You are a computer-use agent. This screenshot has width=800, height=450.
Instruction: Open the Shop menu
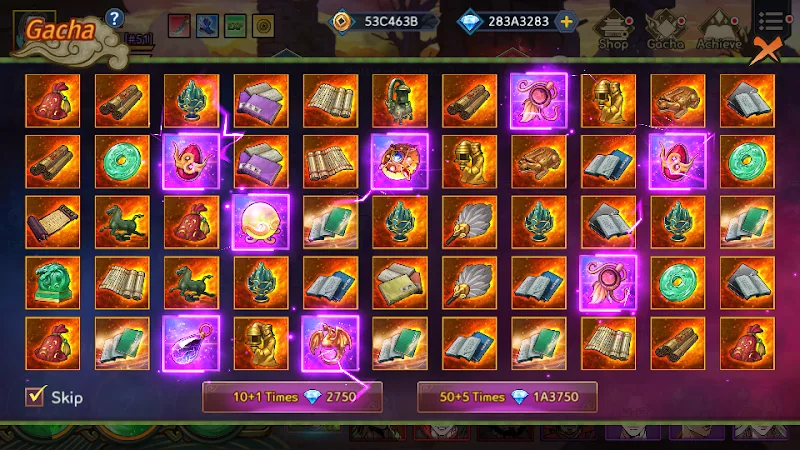[613, 32]
